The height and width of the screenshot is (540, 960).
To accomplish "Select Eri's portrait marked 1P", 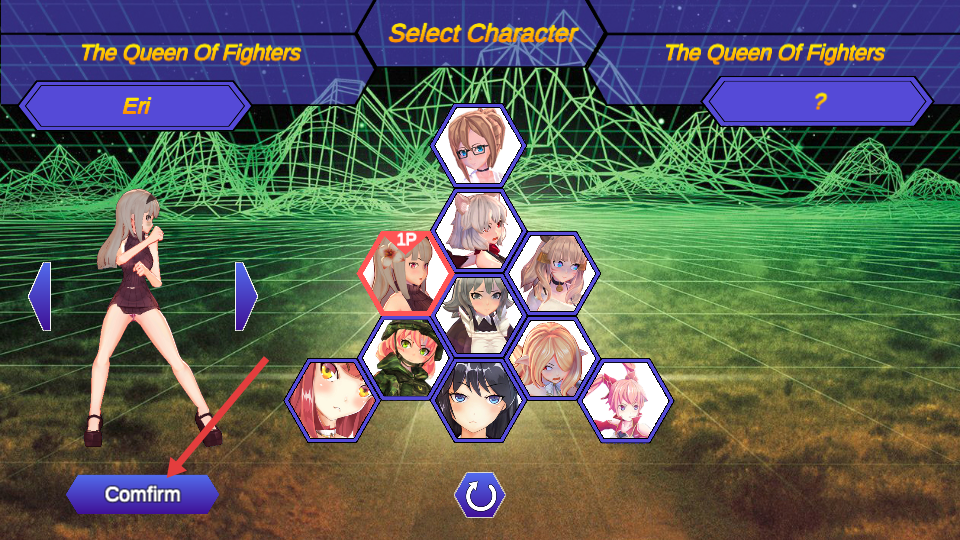I will [x=406, y=274].
